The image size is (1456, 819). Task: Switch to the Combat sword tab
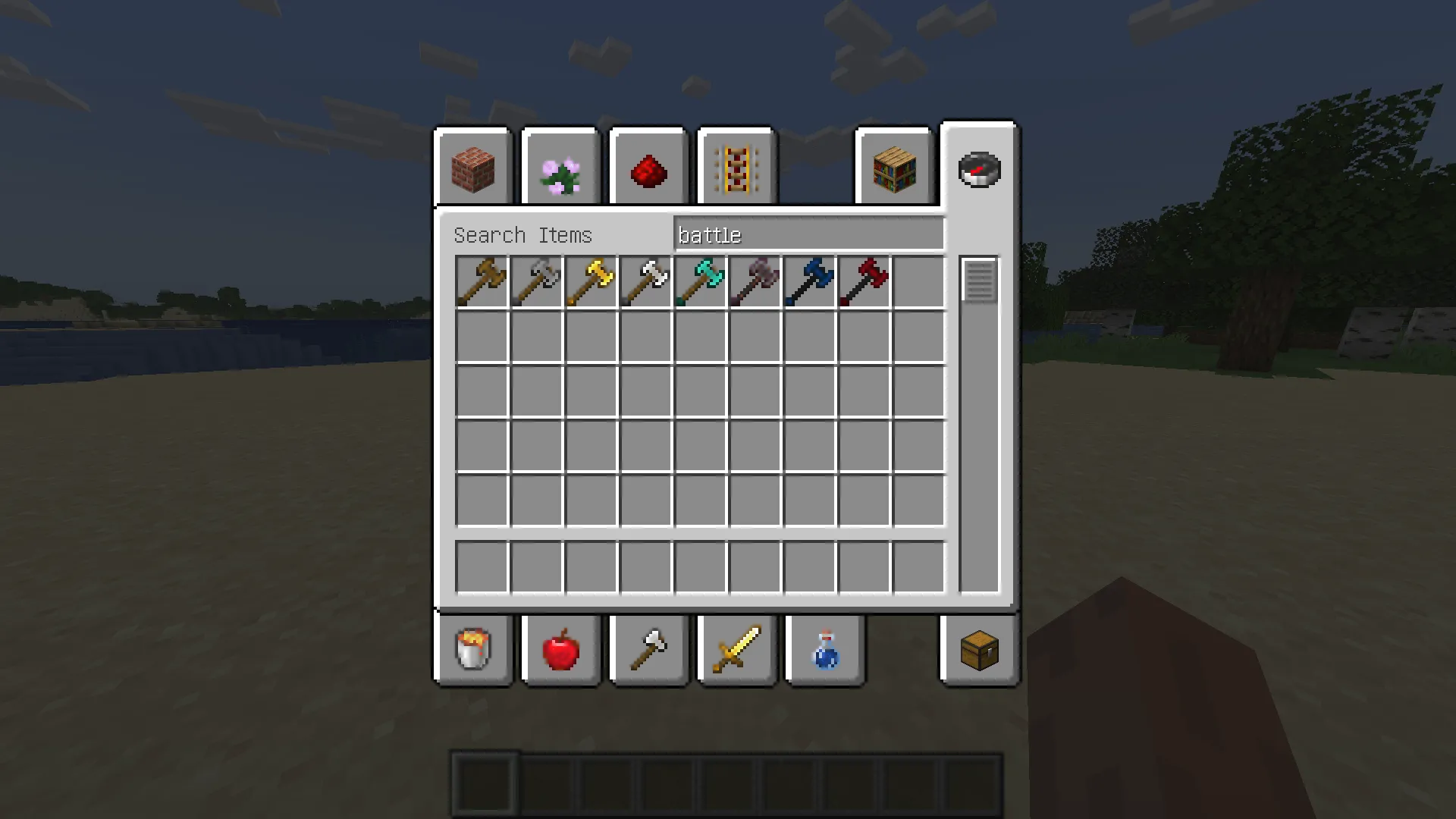(736, 651)
